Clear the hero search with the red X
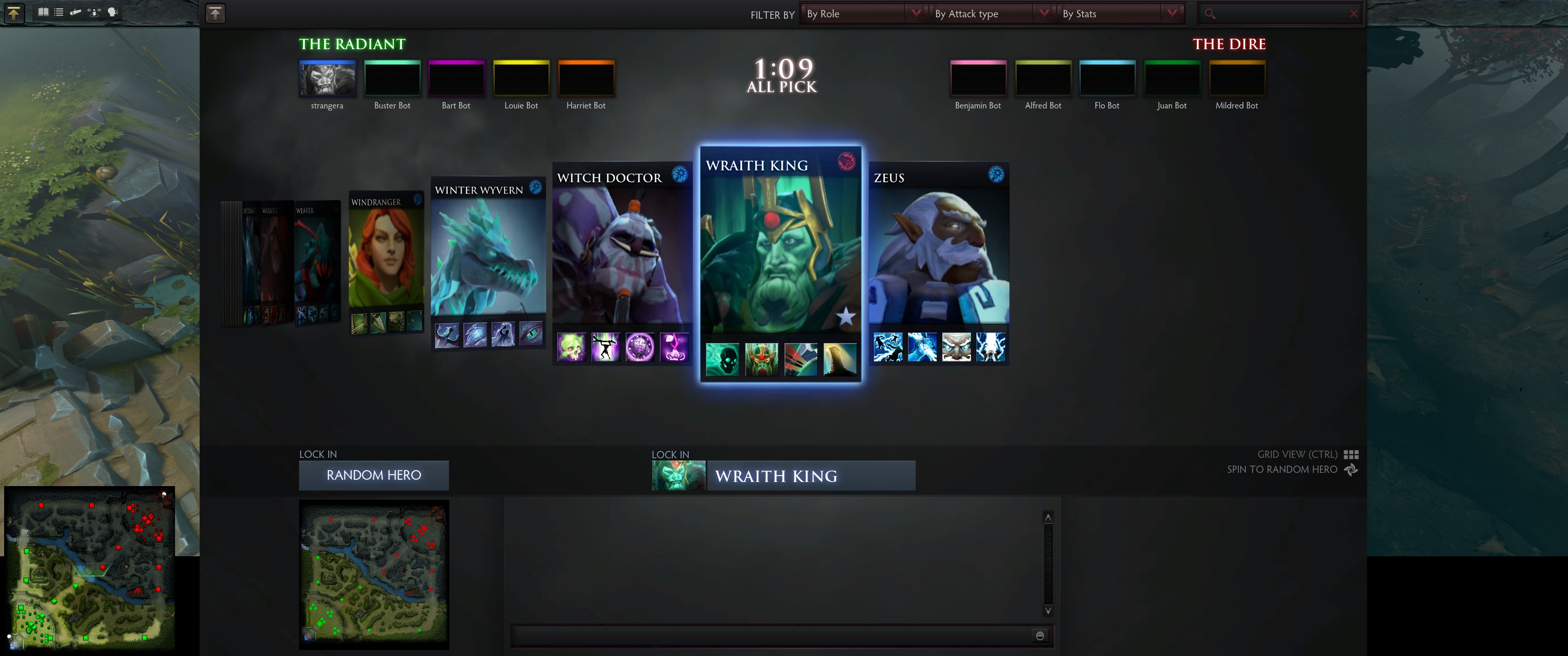The width and height of the screenshot is (1568, 656). coord(1353,13)
